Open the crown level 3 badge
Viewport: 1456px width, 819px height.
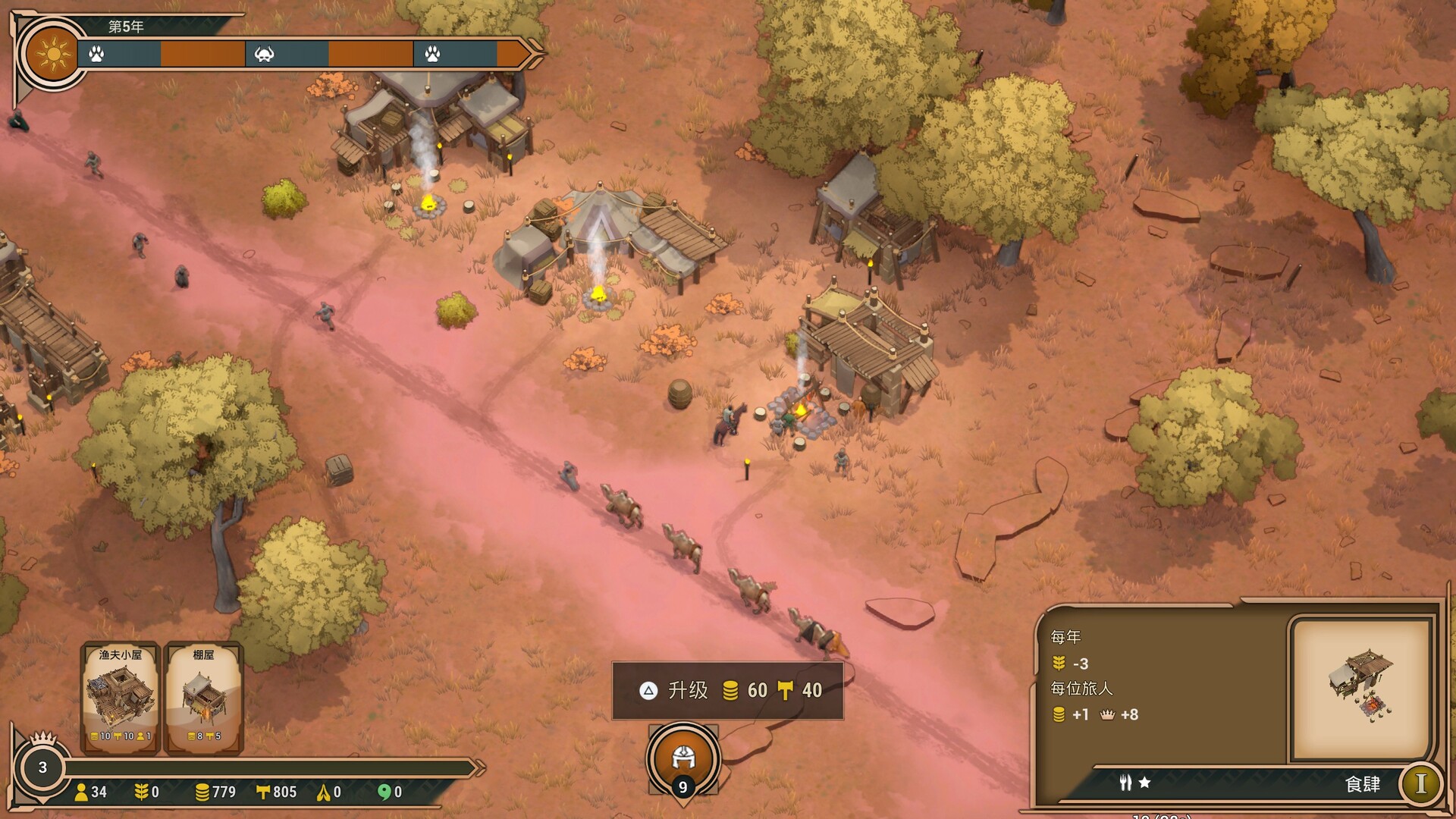[x=42, y=767]
